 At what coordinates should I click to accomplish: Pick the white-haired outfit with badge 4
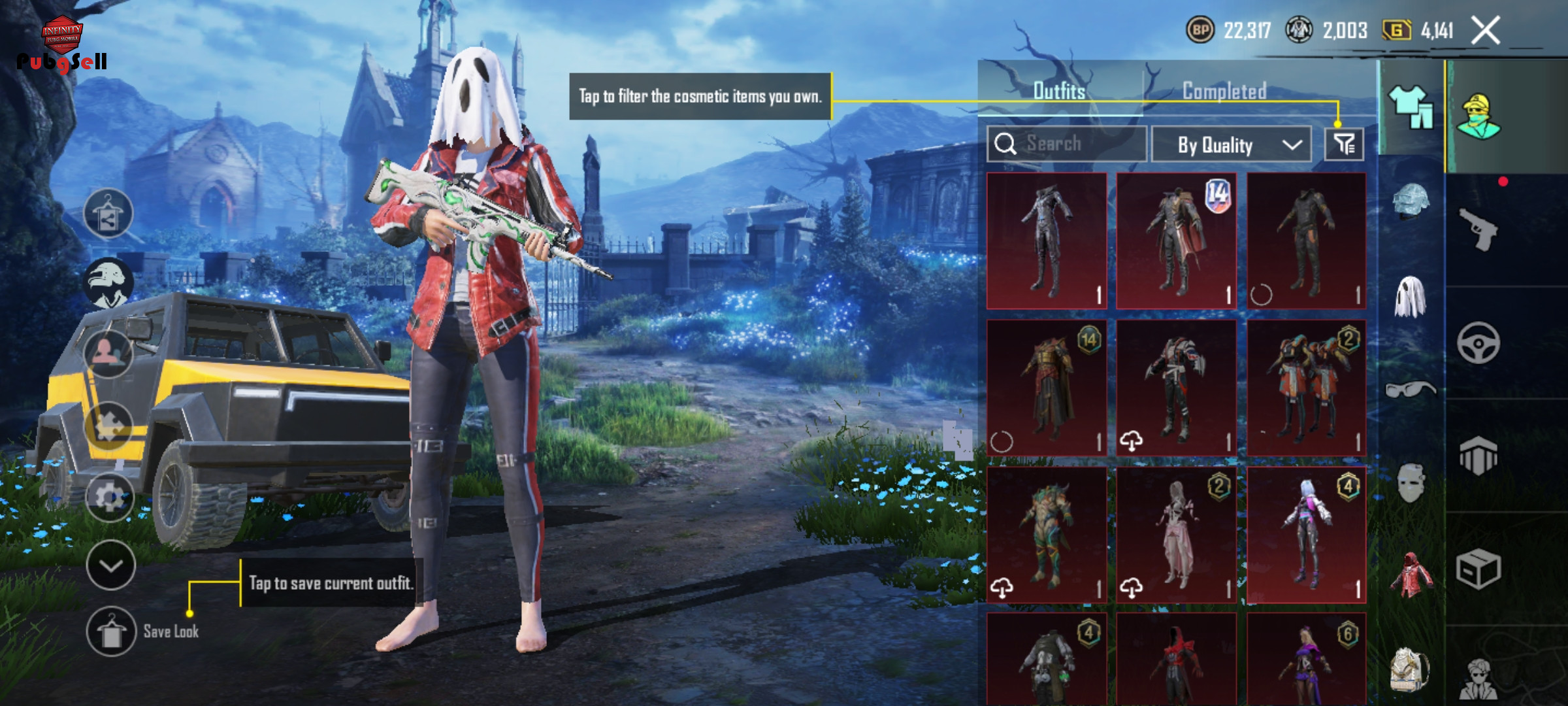pyautogui.click(x=1306, y=534)
